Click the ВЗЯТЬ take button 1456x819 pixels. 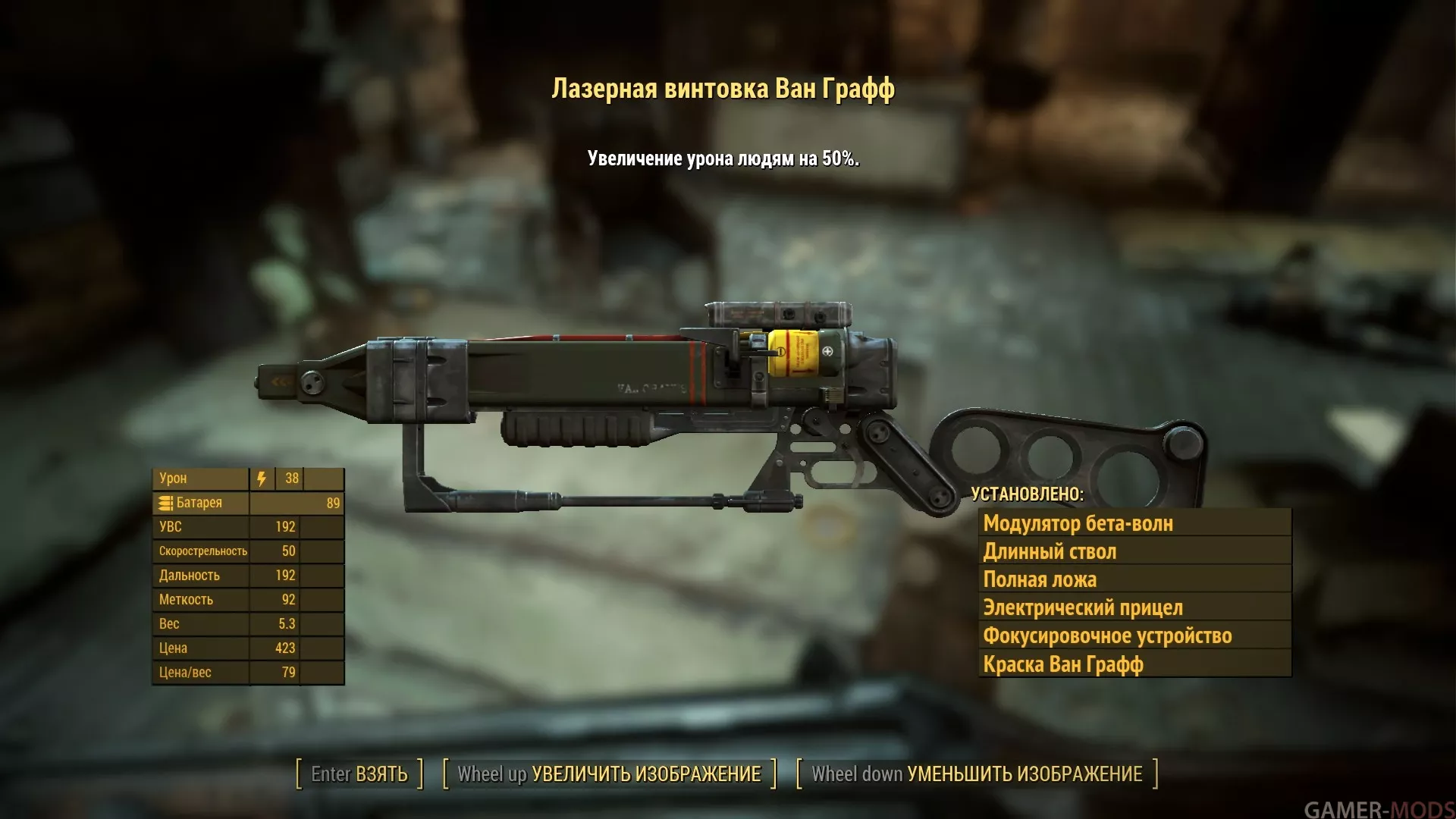pyautogui.click(x=359, y=773)
